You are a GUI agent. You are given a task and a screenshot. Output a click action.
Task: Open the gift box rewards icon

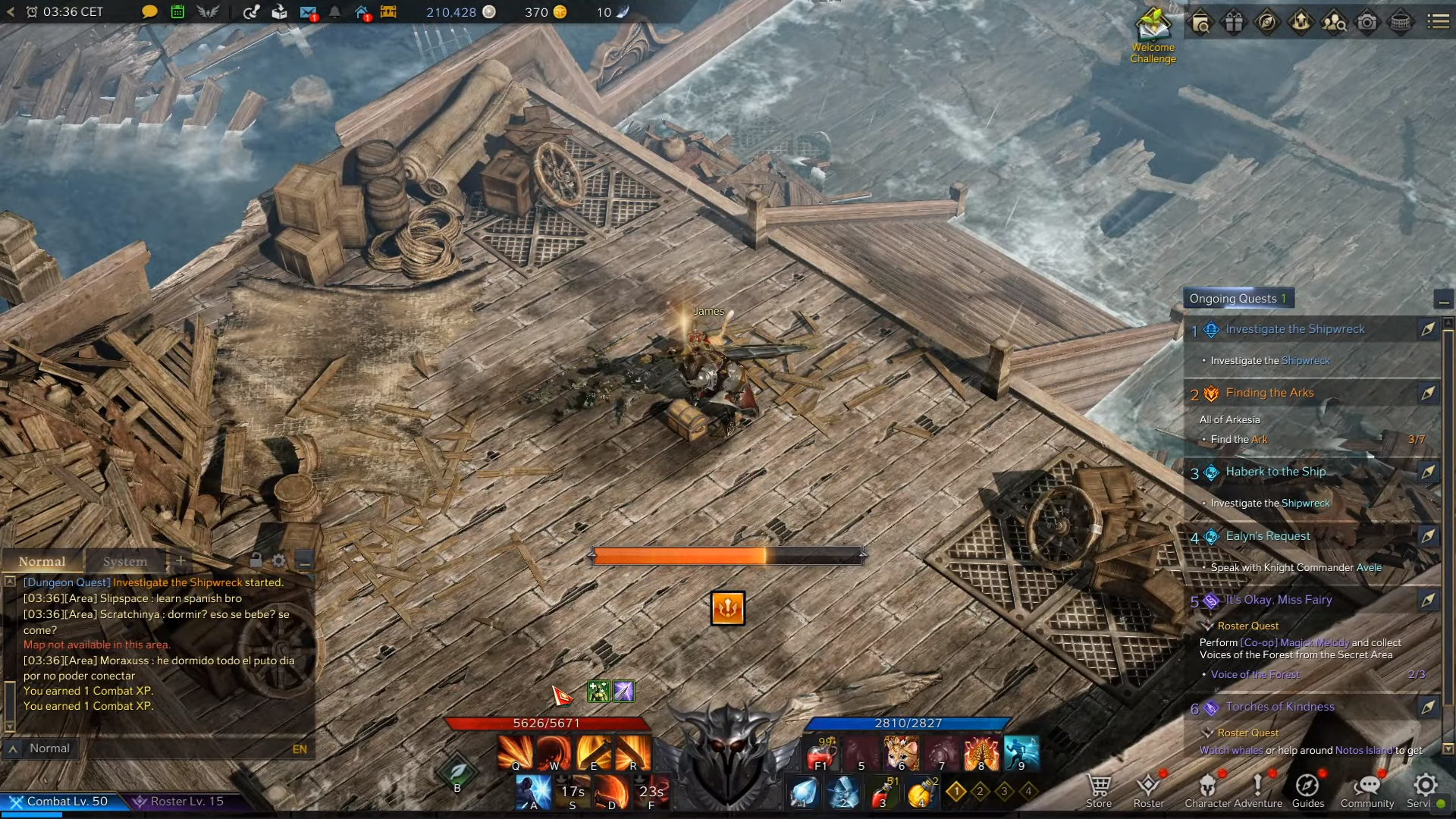pyautogui.click(x=1234, y=23)
